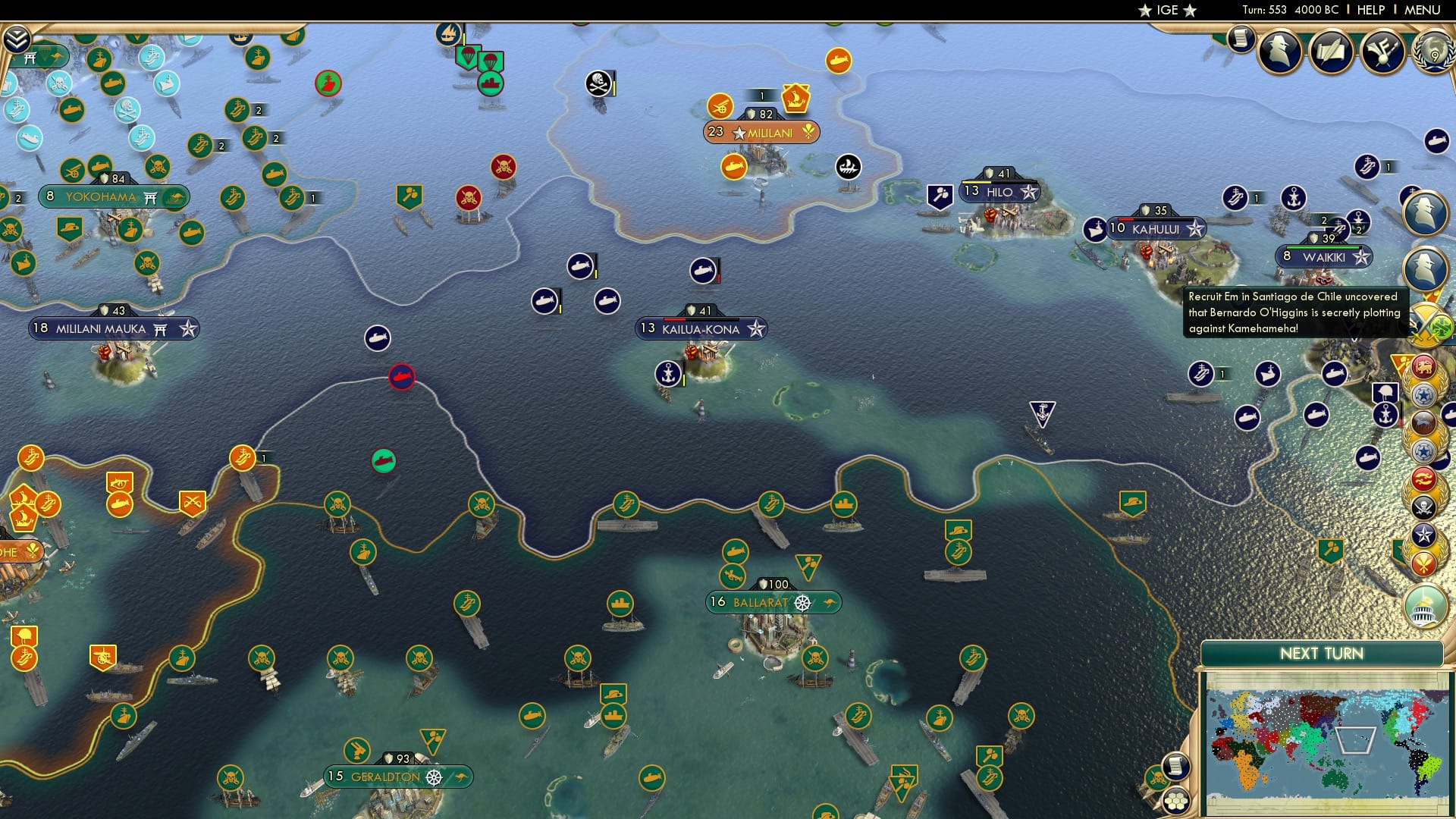Select the Kailua-Kona city banner

tap(701, 328)
